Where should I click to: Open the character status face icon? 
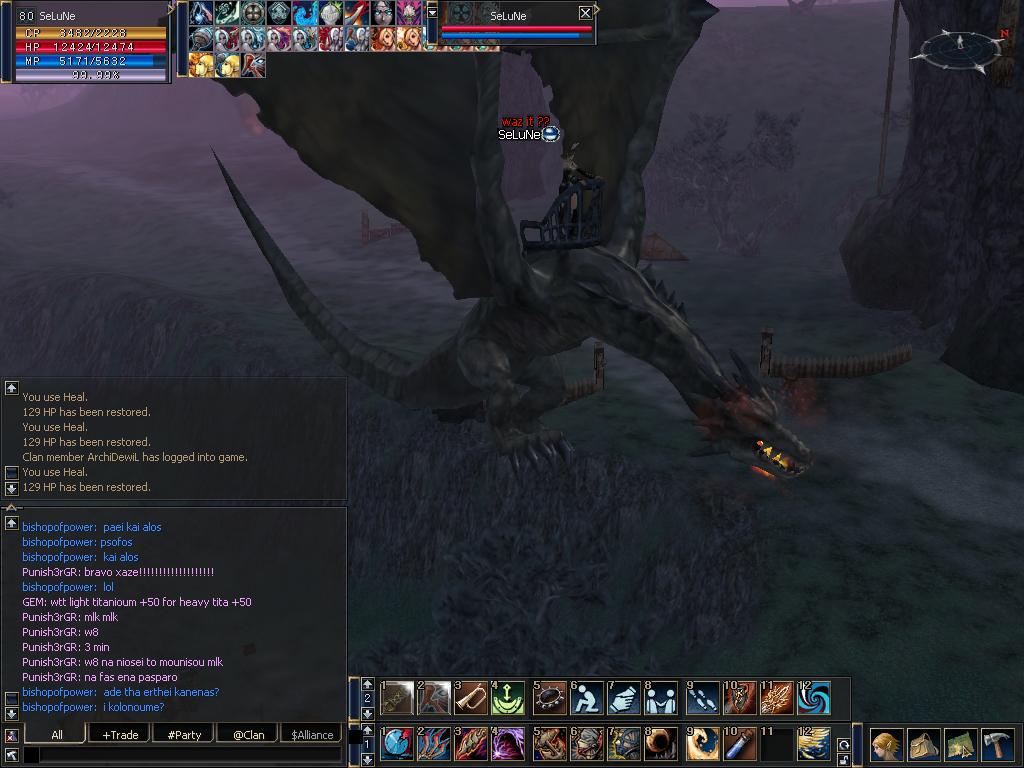[887, 745]
